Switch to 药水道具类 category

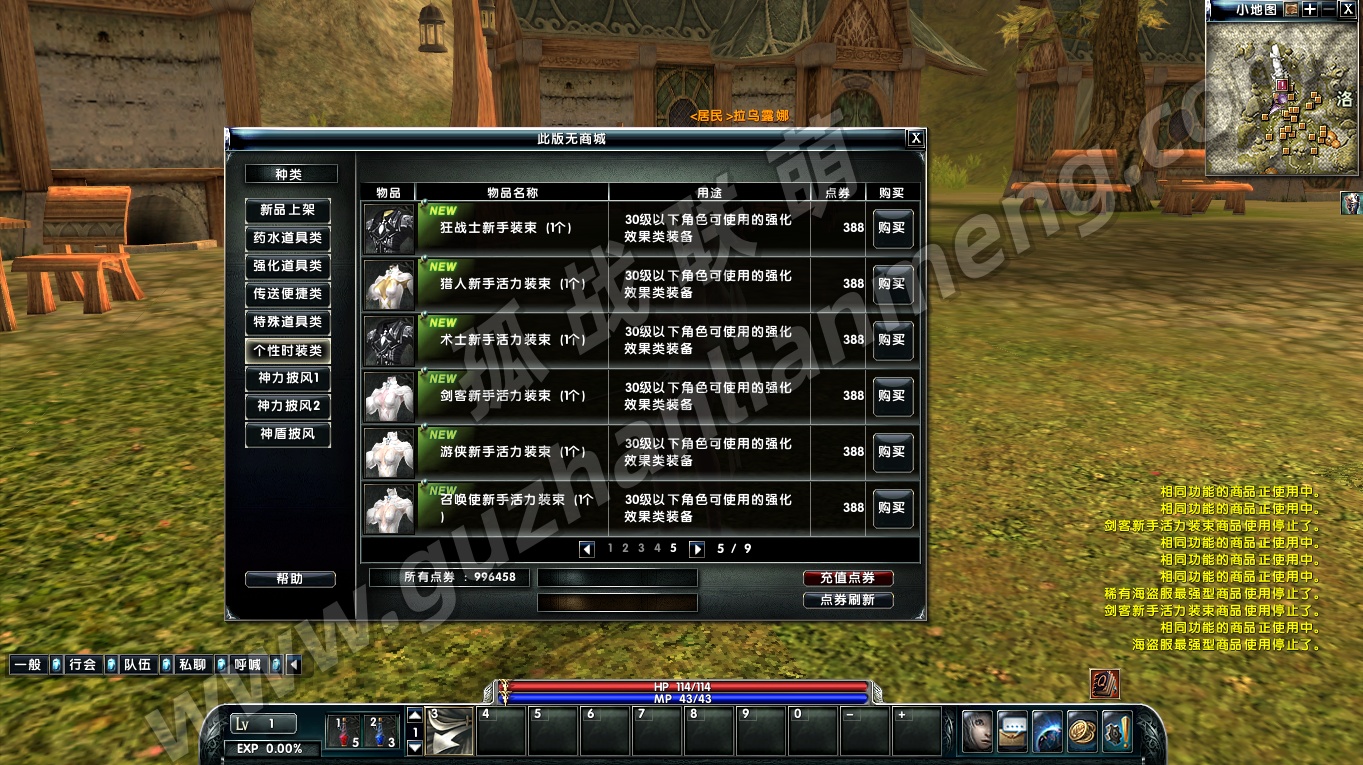[x=288, y=238]
